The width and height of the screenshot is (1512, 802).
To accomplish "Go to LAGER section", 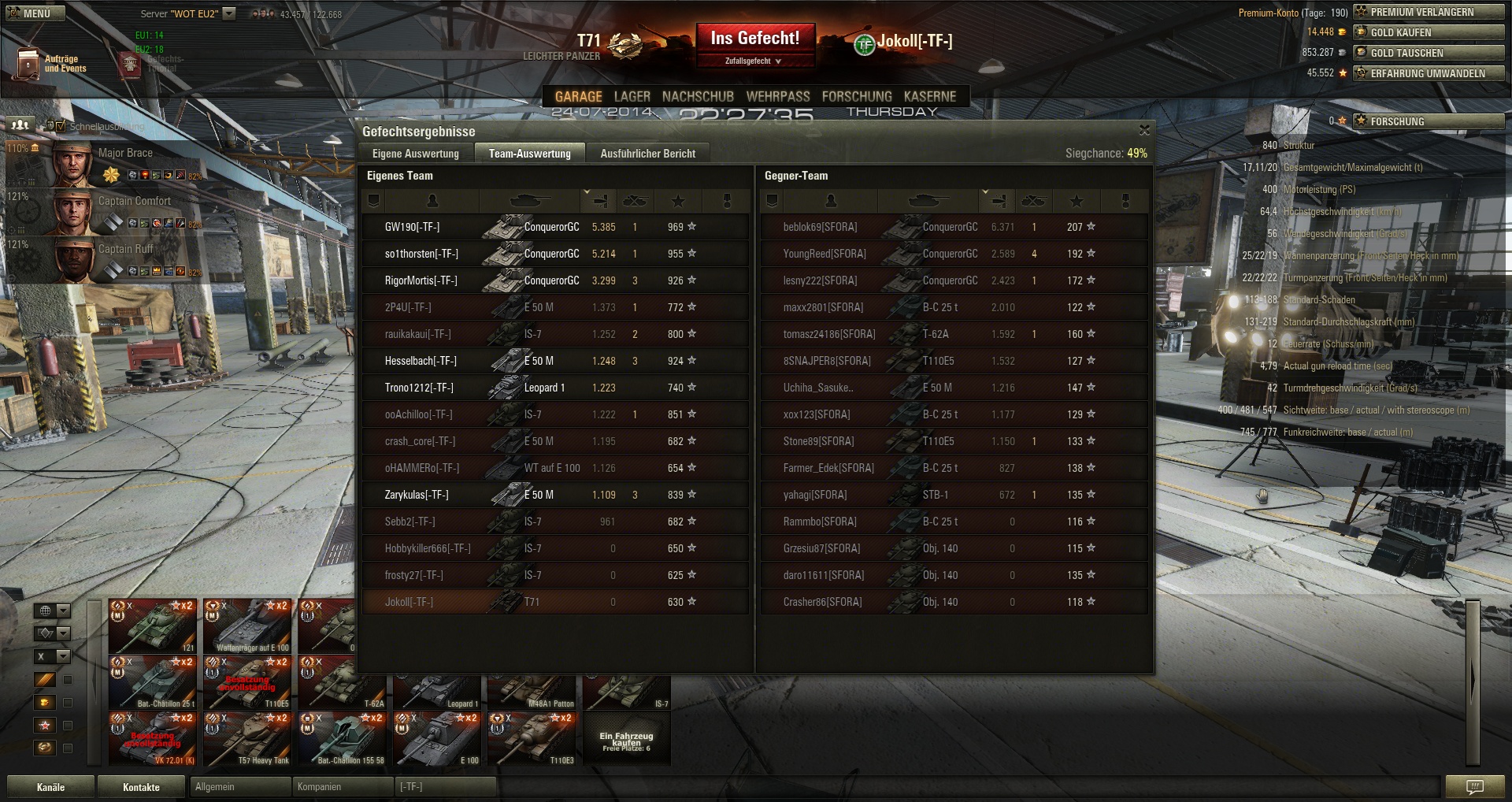I will click(x=632, y=96).
